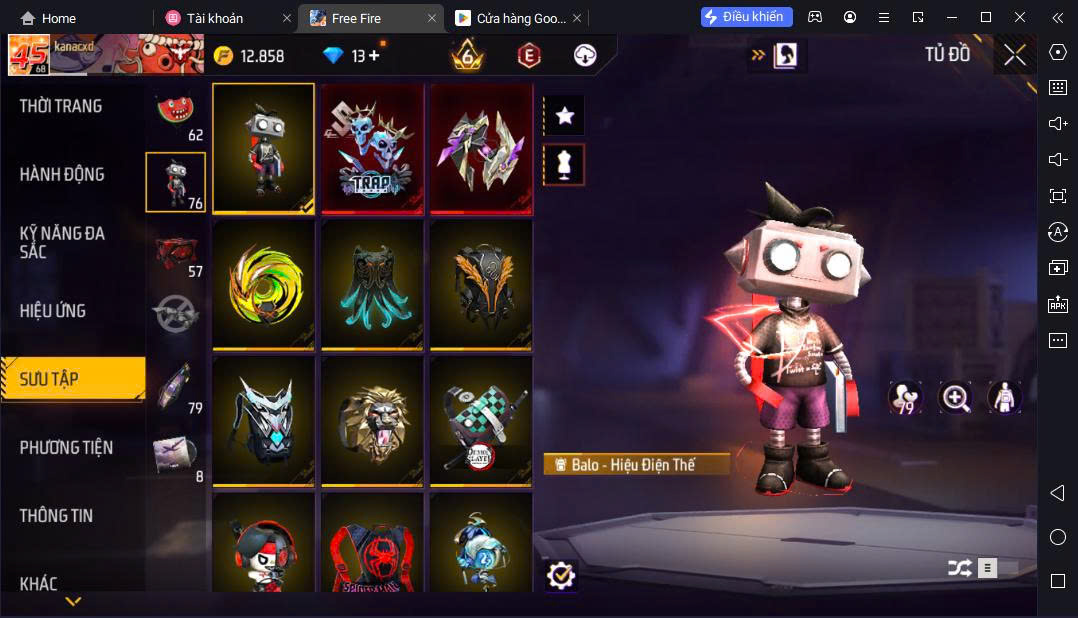Switch to Phương Tiện tab
This screenshot has width=1078, height=618.
click(x=66, y=448)
